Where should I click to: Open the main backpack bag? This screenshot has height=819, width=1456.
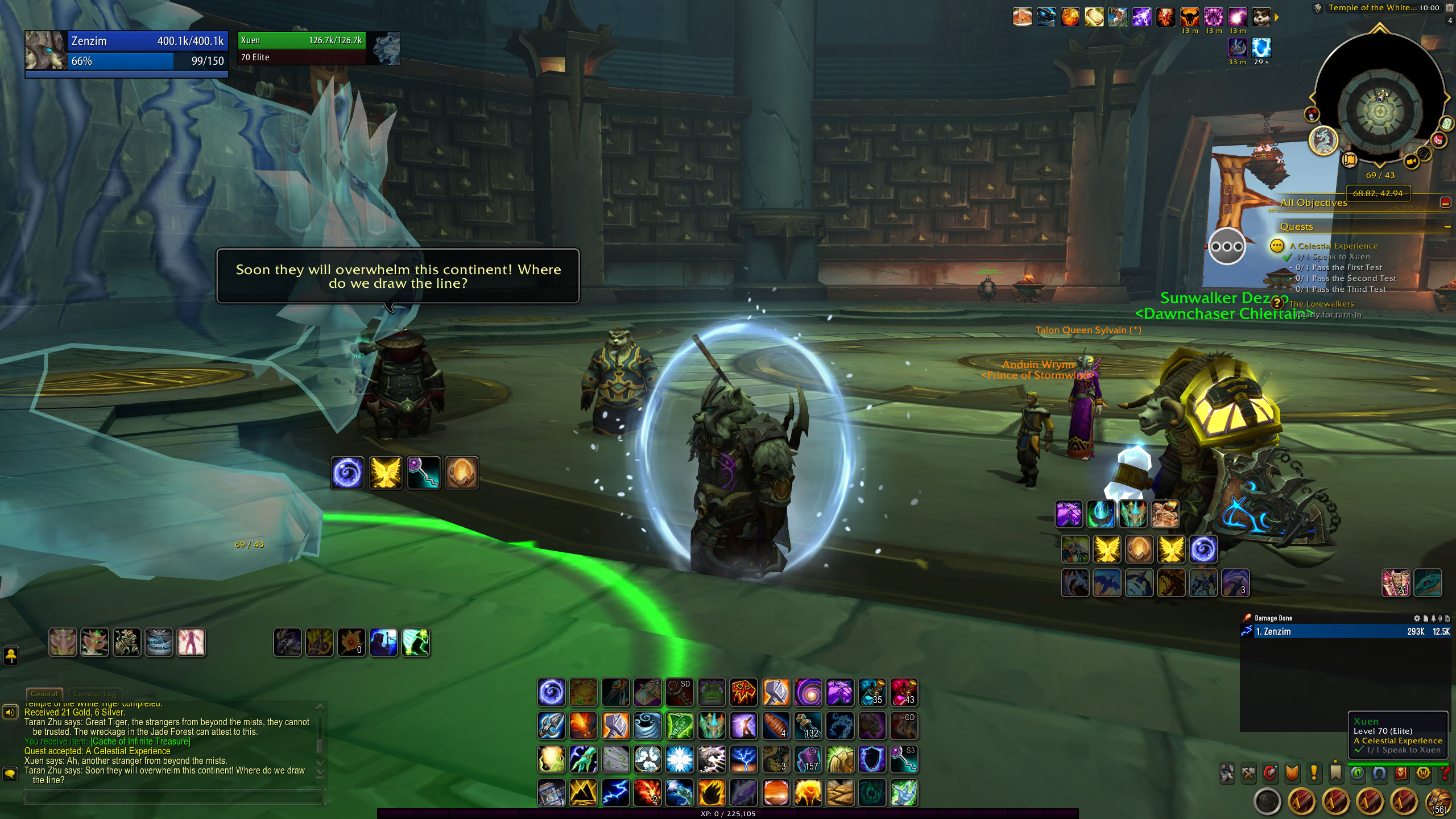pos(1438,802)
